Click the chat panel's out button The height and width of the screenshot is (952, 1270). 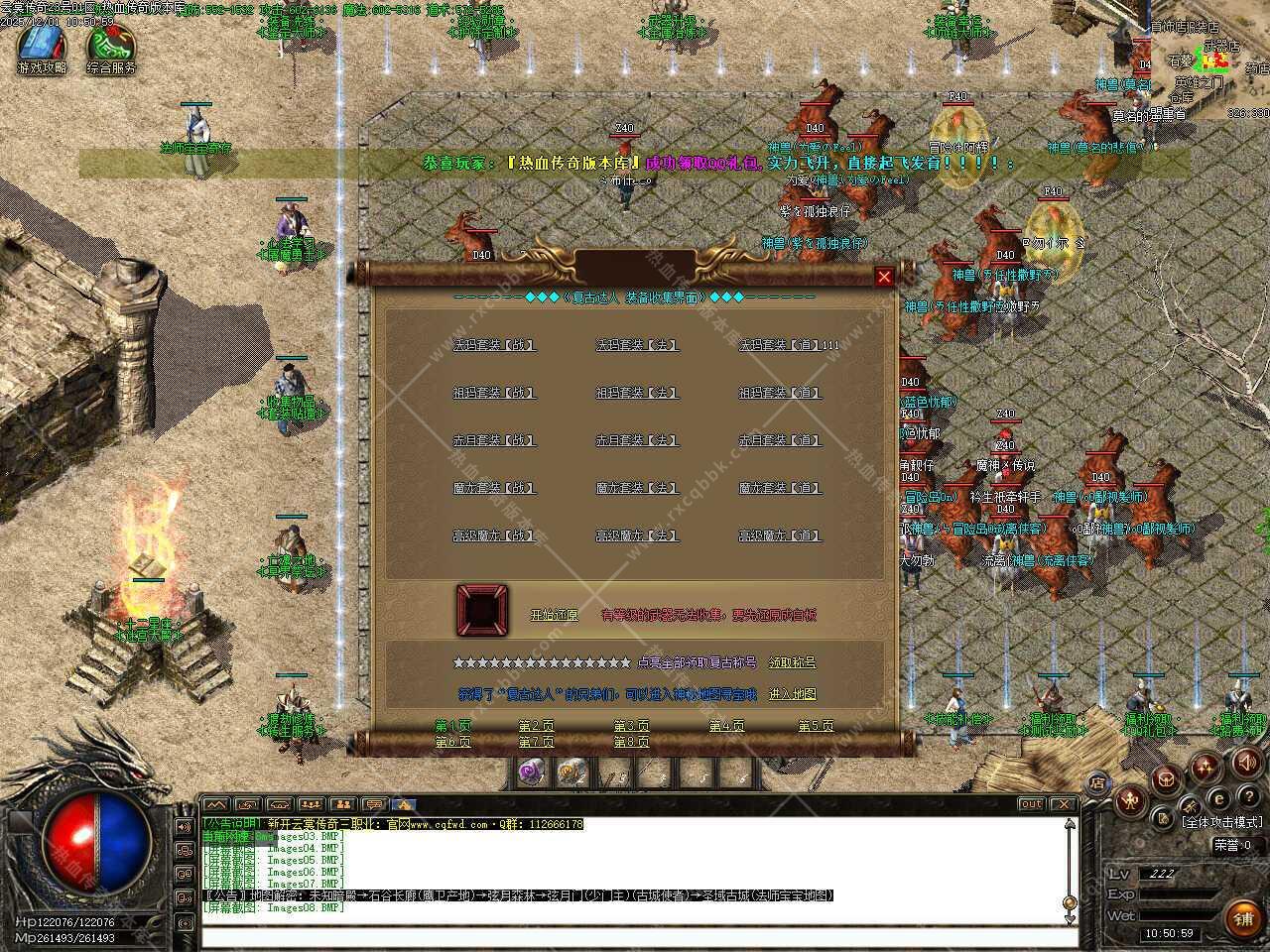point(1032,804)
